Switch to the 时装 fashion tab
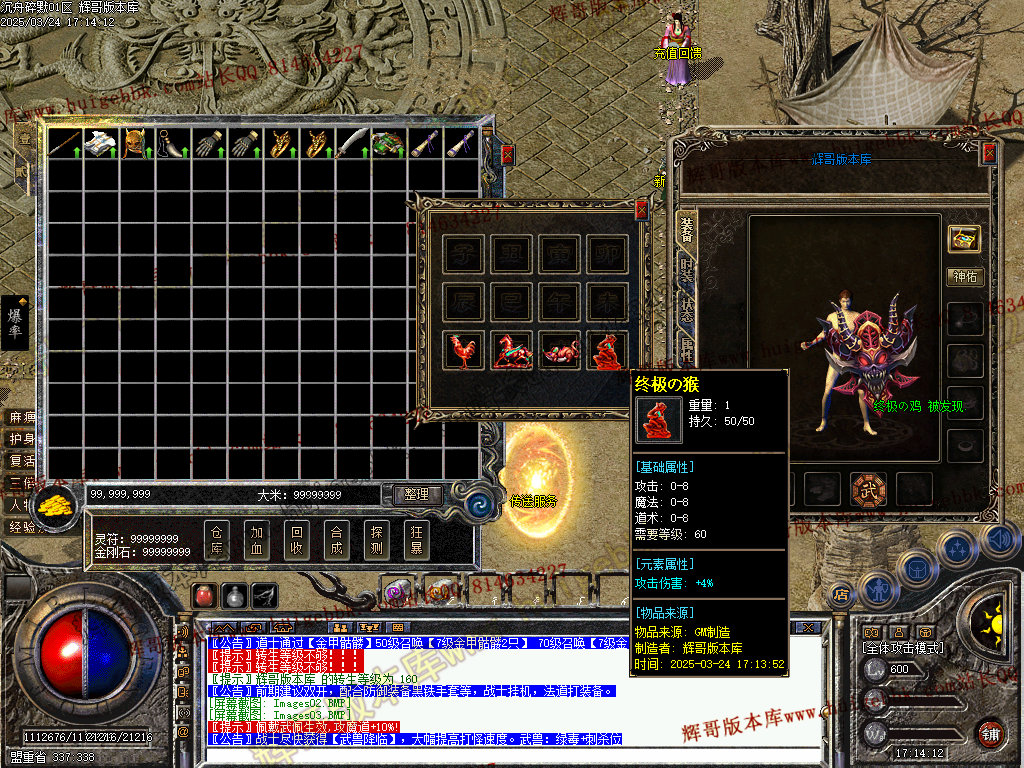The image size is (1024, 768). coord(687,269)
